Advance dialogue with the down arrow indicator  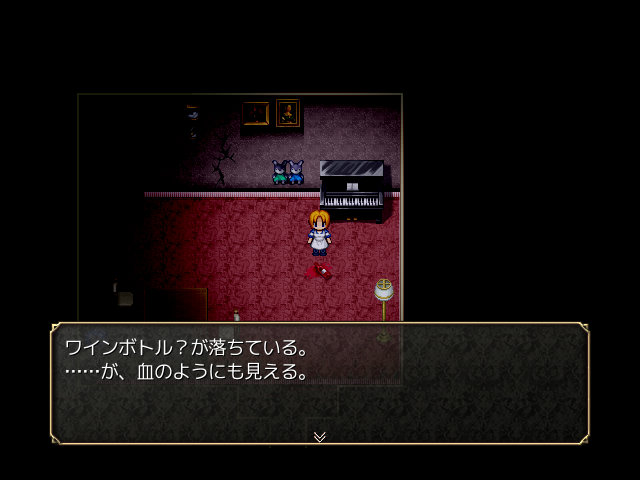320,436
